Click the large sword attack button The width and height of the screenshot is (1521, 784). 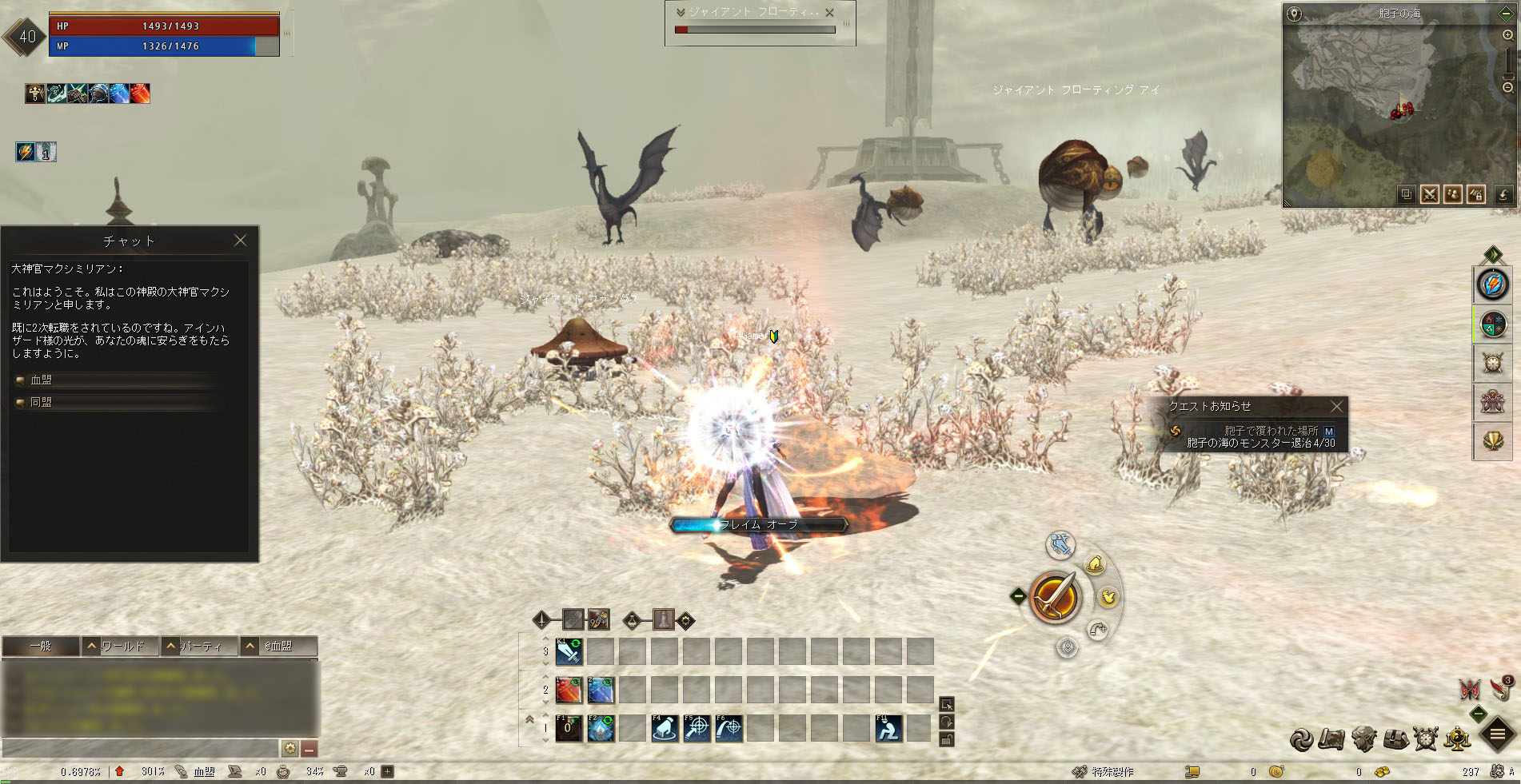click(1056, 598)
